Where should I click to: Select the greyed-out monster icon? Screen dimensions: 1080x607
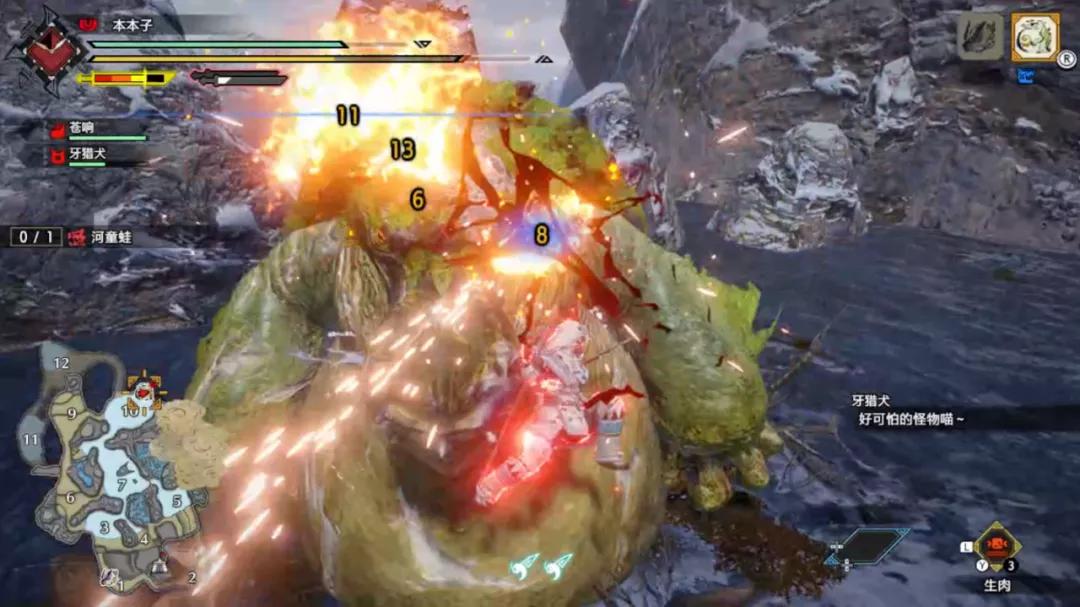[x=980, y=37]
